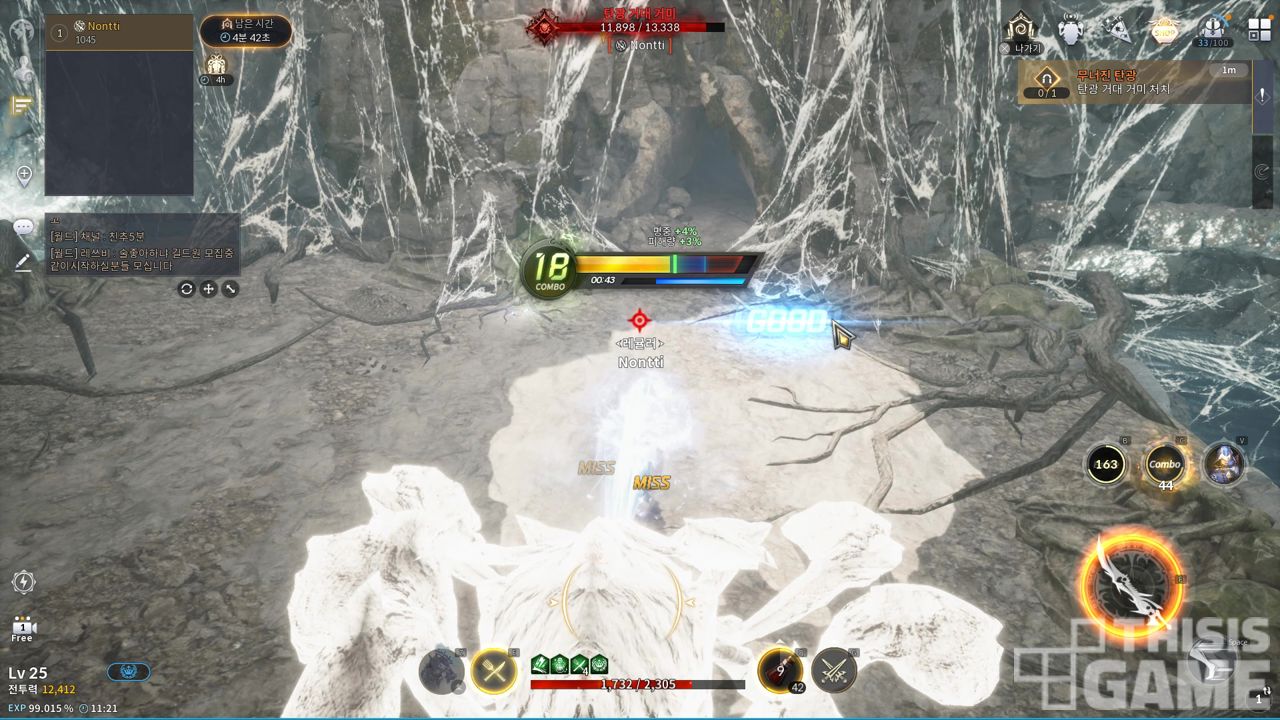Activate the skill icon showing 163
The image size is (1280, 720).
coord(1107,464)
